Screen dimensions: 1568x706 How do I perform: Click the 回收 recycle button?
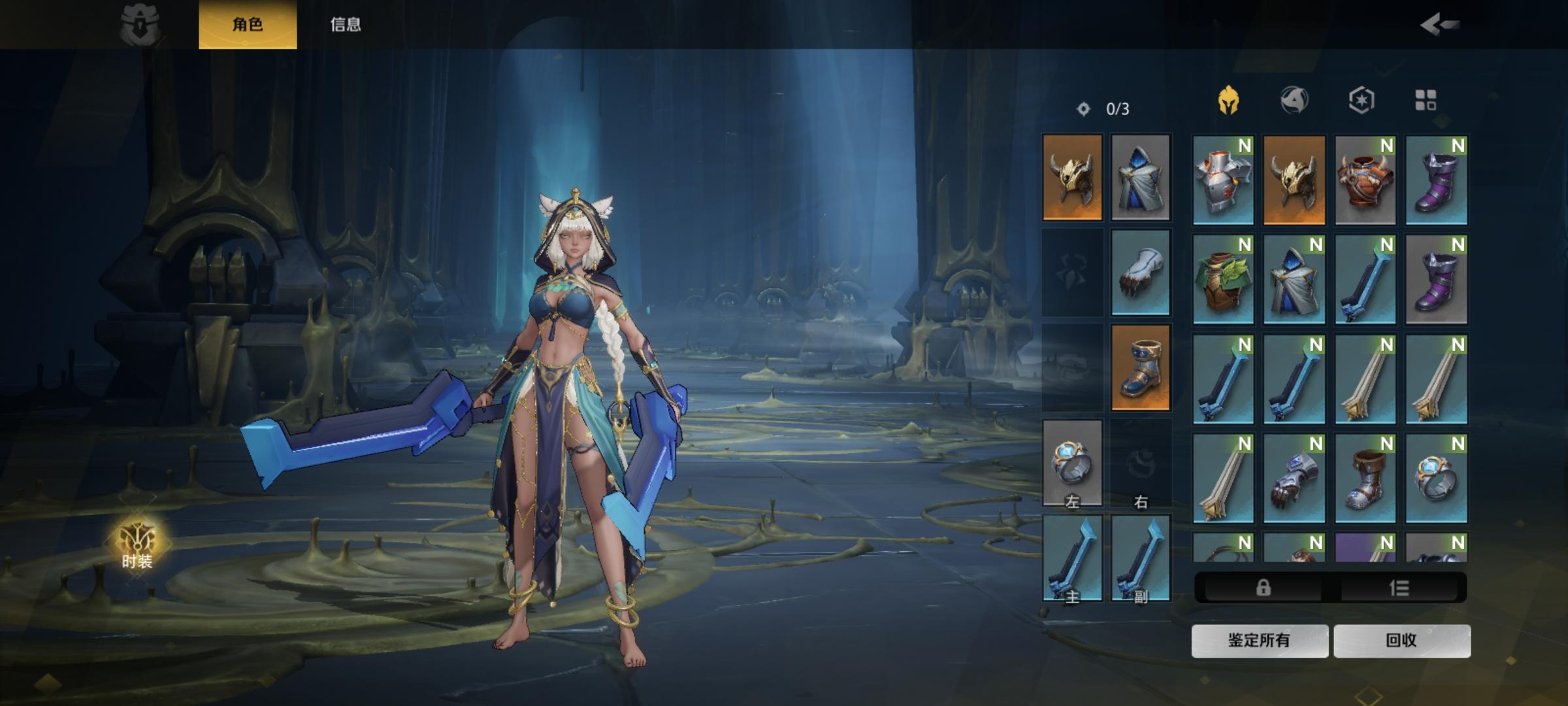(x=1401, y=640)
